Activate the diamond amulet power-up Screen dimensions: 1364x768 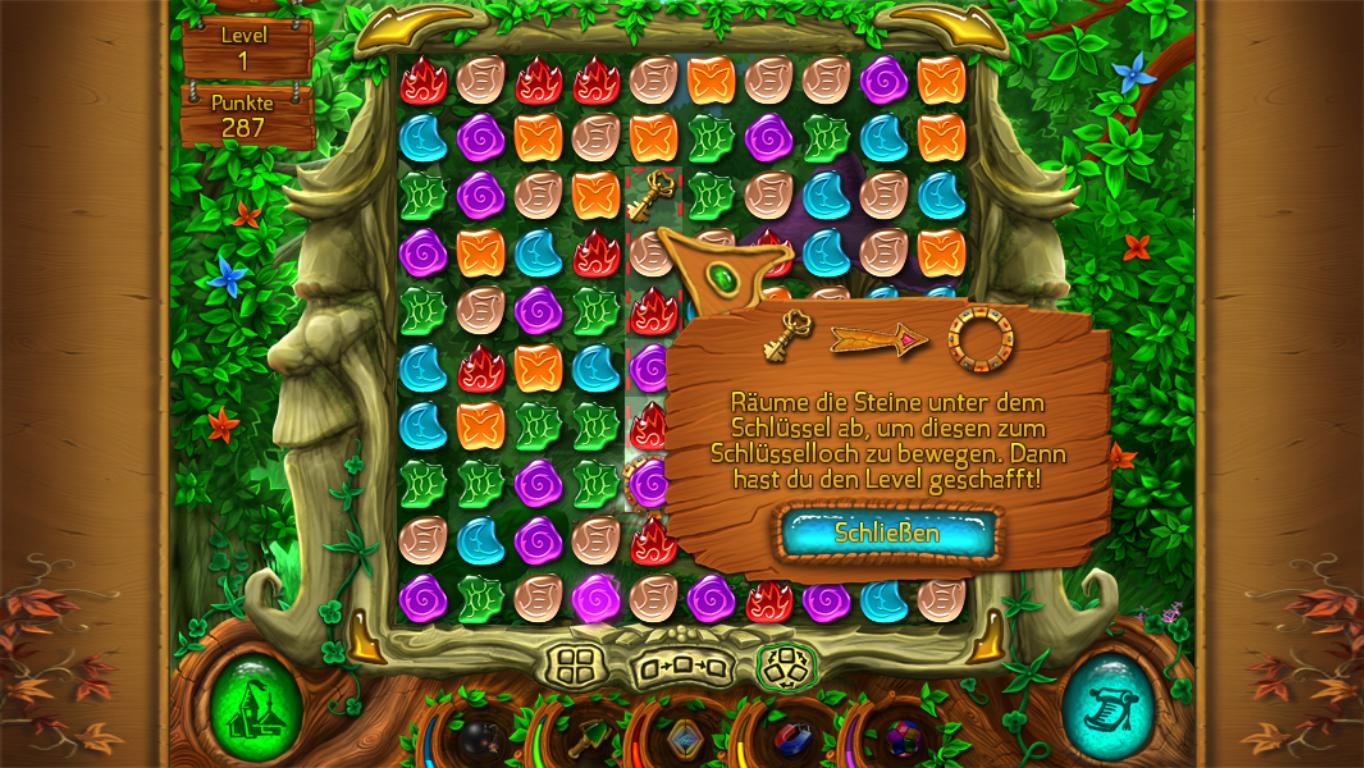point(684,740)
